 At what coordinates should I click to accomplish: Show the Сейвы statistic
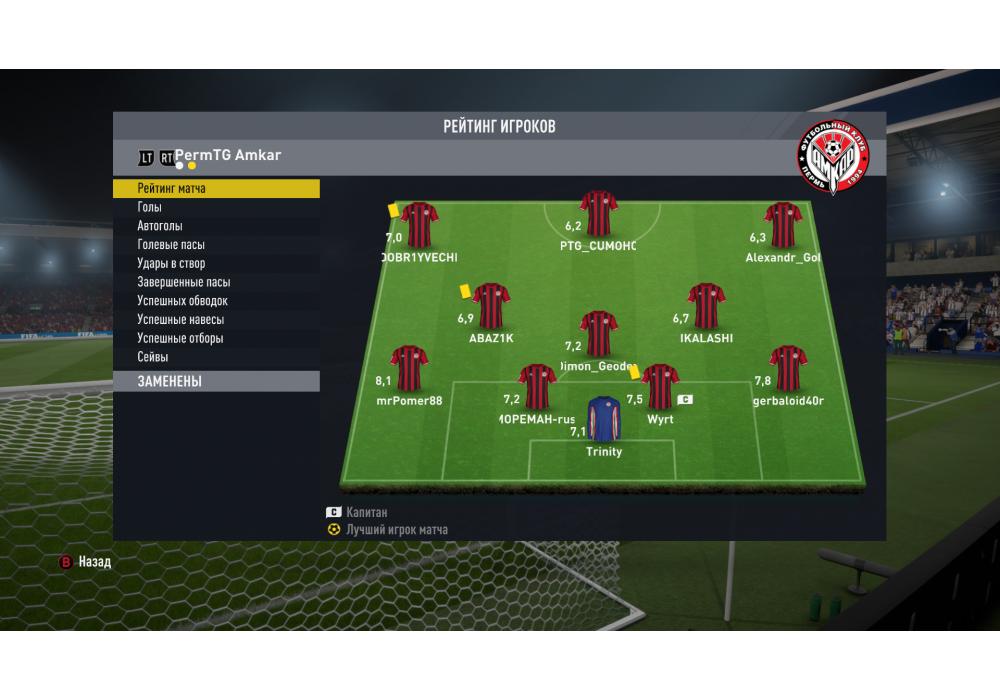point(216,357)
